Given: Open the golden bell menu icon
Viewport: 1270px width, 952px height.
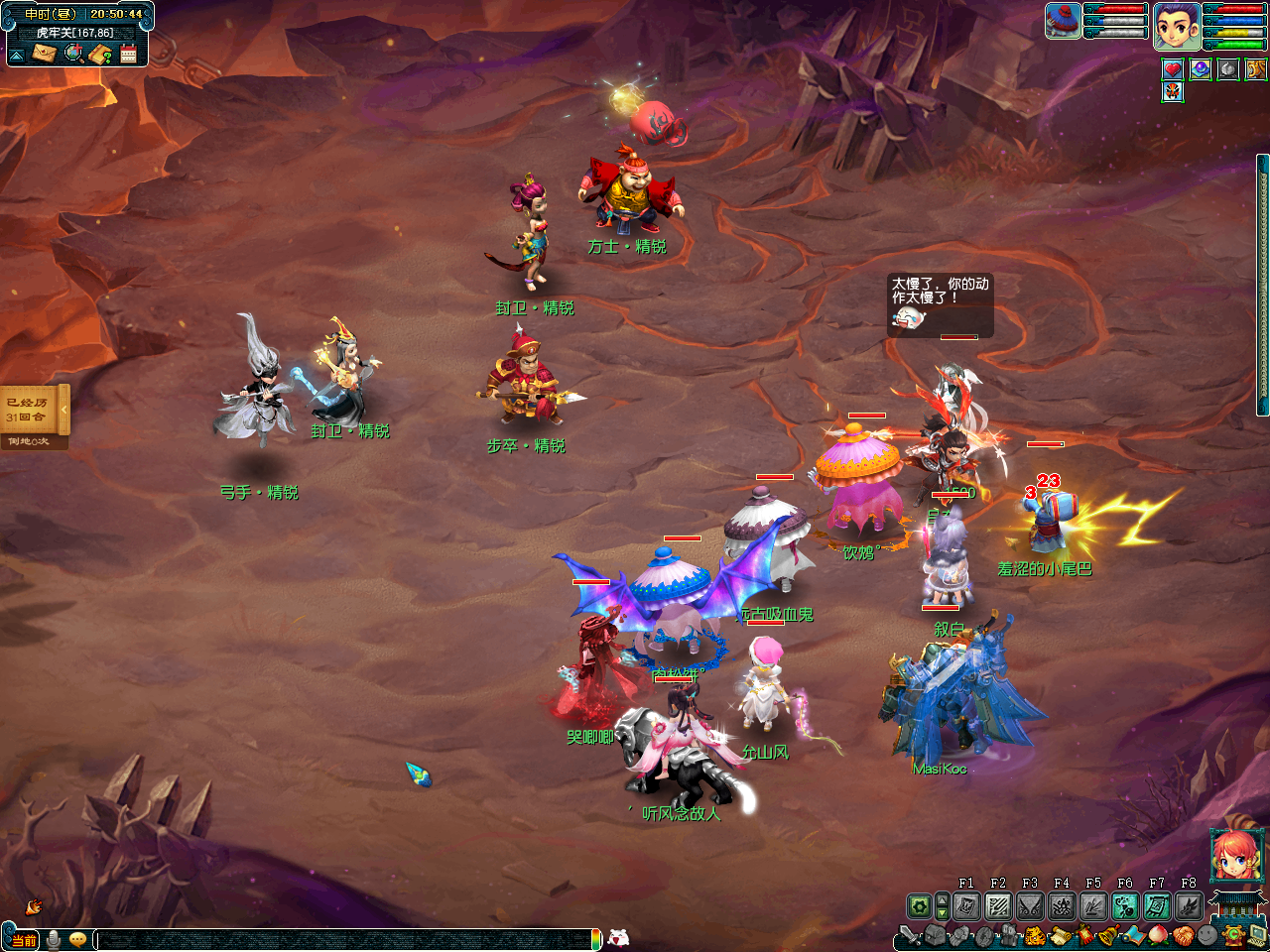Looking at the screenshot, I should click(1109, 935).
